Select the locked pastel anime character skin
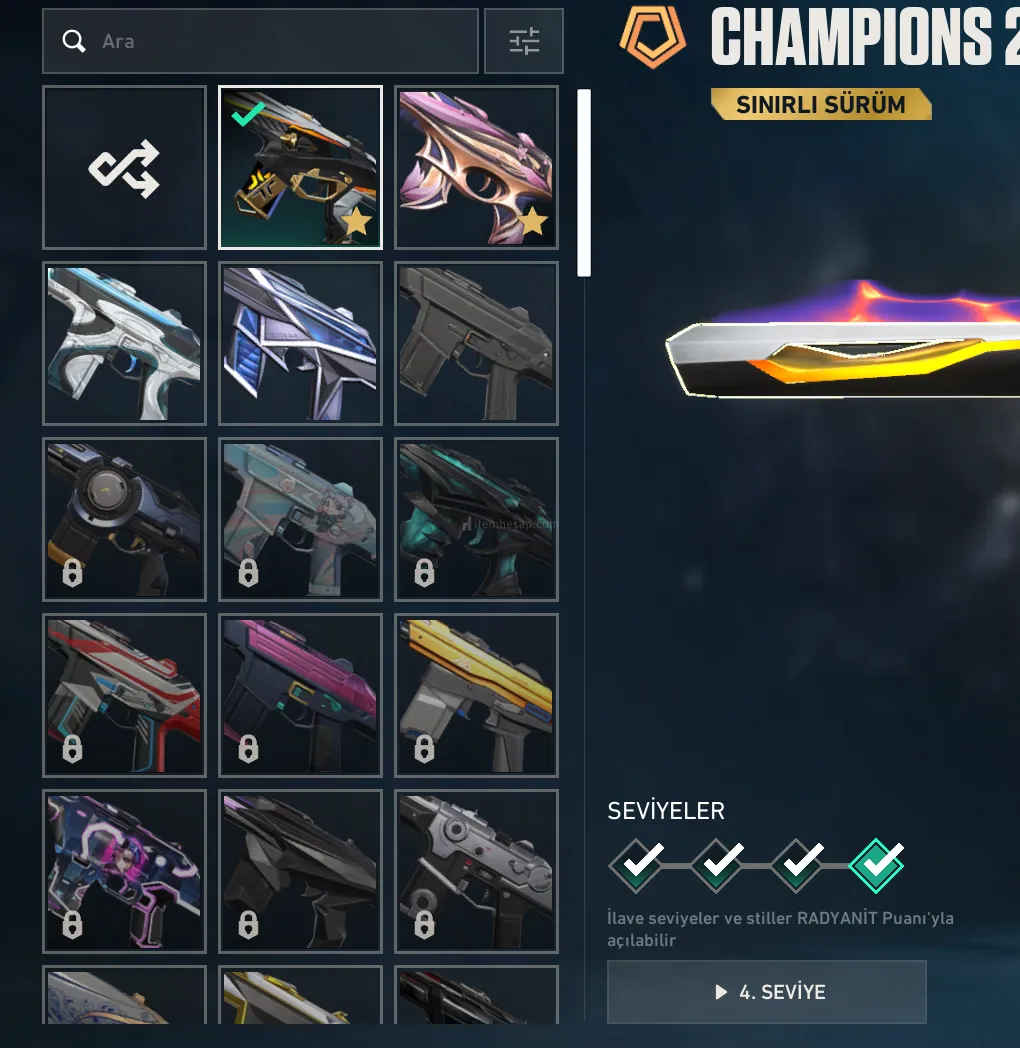Viewport: 1020px width, 1048px height. tap(300, 519)
